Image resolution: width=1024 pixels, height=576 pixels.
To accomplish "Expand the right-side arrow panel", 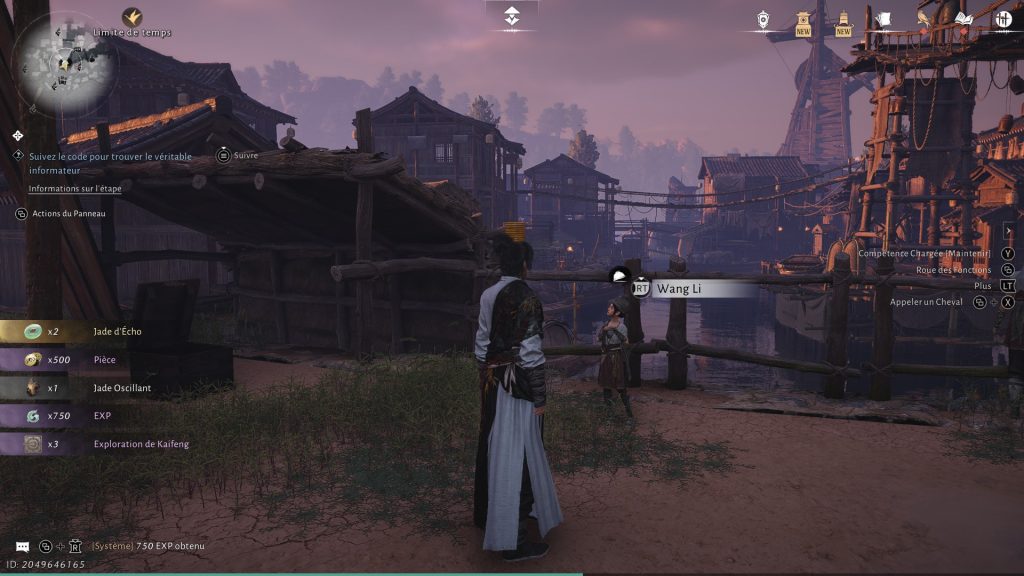I will pos(1009,232).
